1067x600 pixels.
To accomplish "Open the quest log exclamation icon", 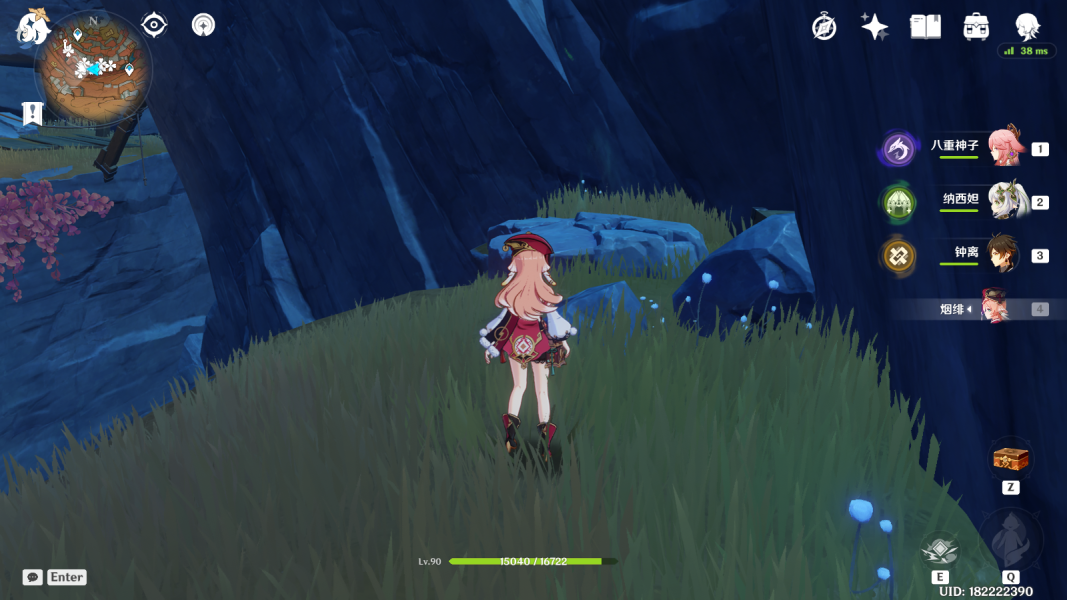I will [x=32, y=114].
